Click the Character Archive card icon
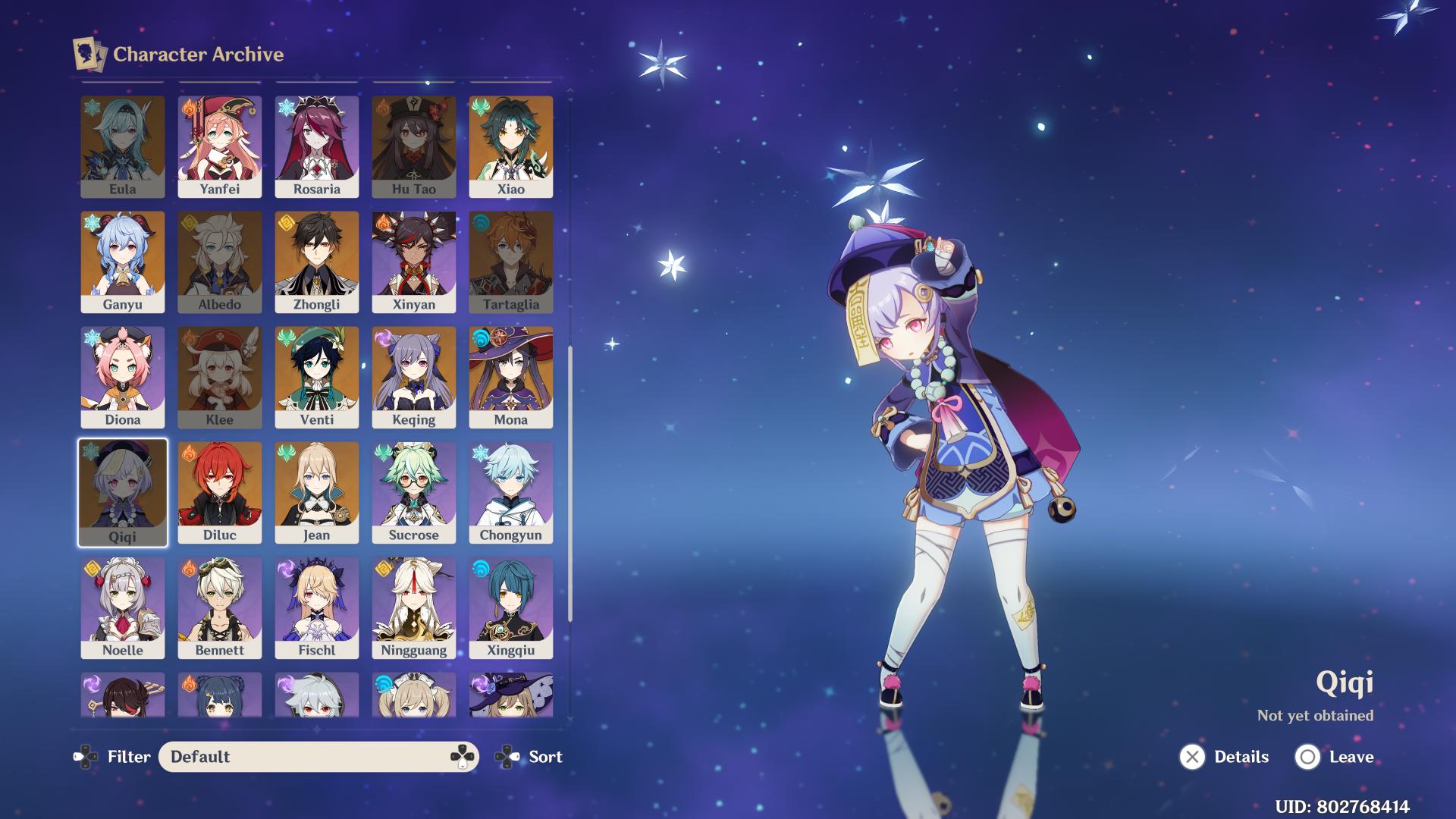This screenshot has height=819, width=1456. (x=89, y=53)
